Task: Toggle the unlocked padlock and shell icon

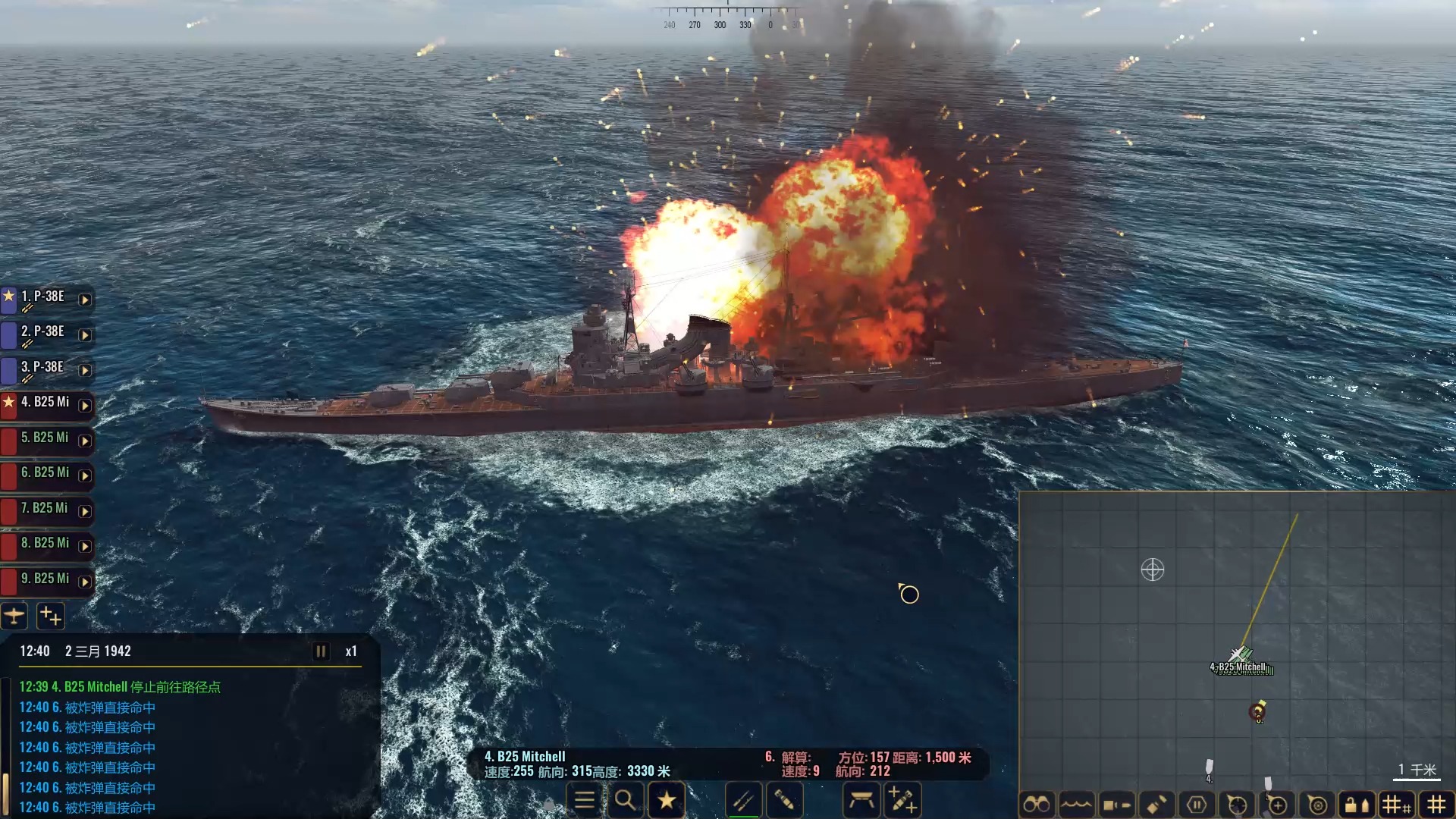Action: click(x=1357, y=804)
